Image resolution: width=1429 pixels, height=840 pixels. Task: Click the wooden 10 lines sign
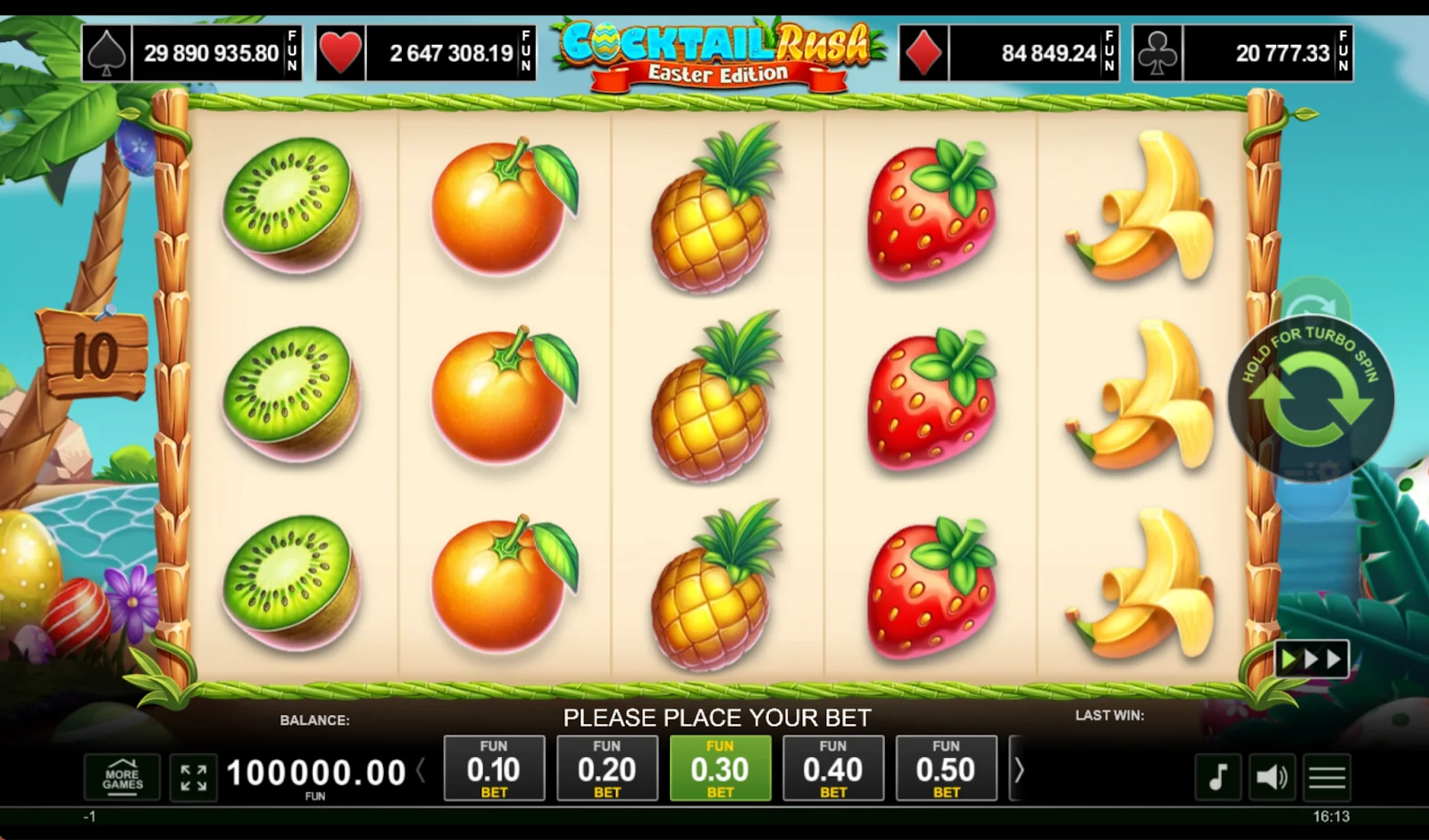(93, 354)
